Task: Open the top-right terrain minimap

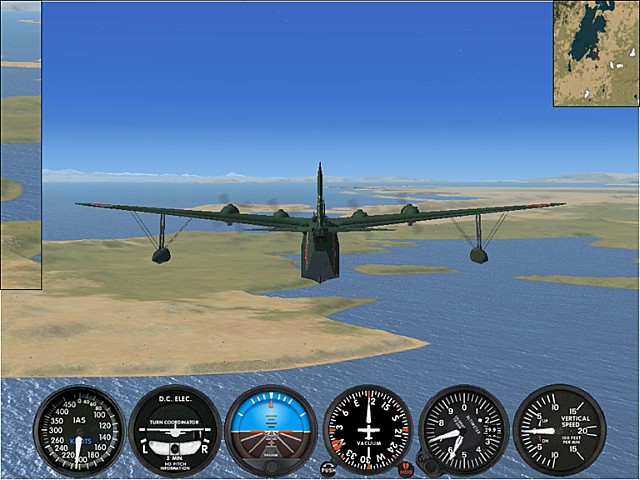Action: pos(596,53)
